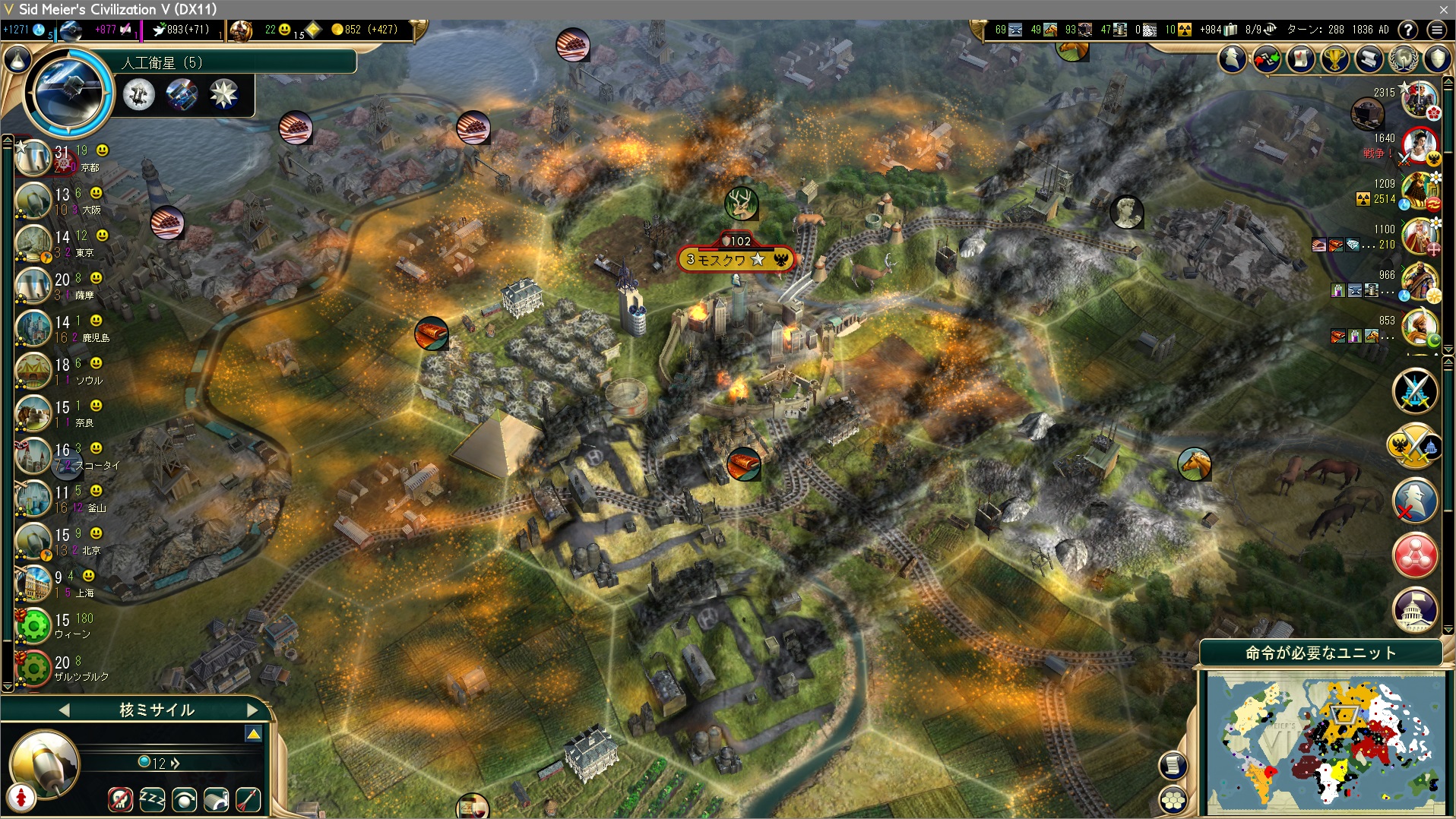This screenshot has width=1456, height=819.
Task: Choose the rebase action with hangar icon
Action: tap(217, 799)
